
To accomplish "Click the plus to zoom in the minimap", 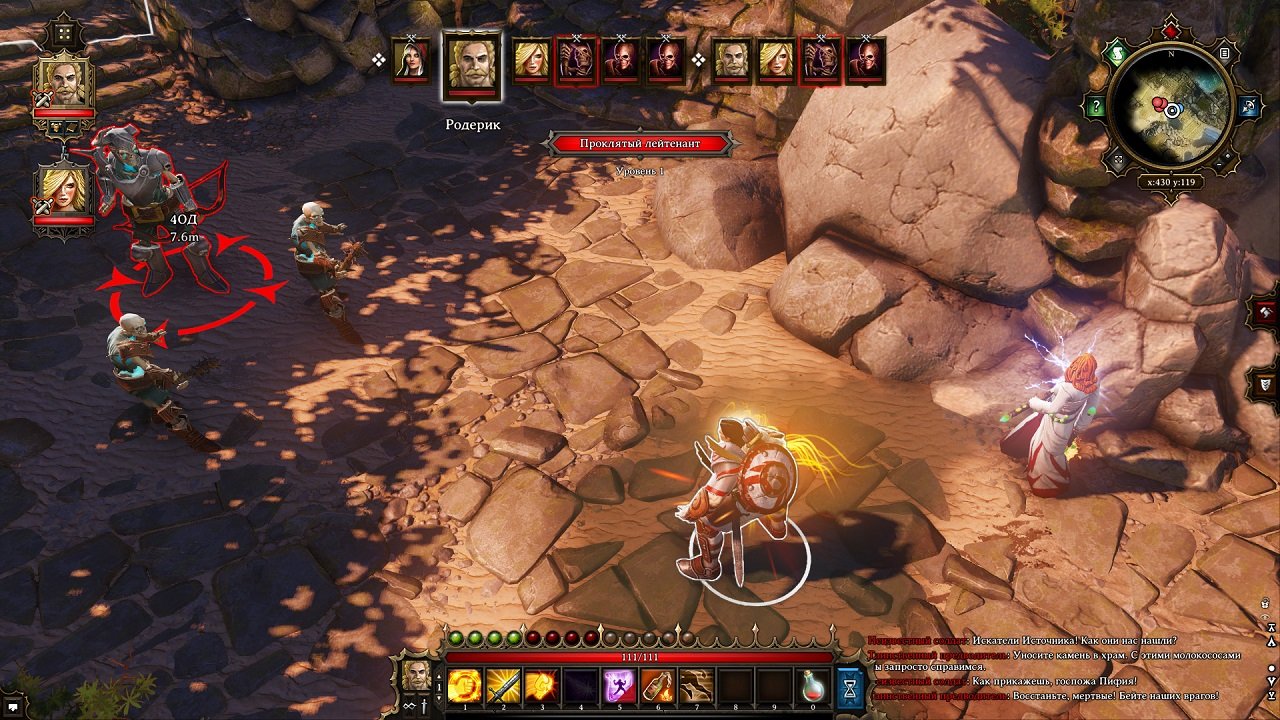I will pos(1230,155).
